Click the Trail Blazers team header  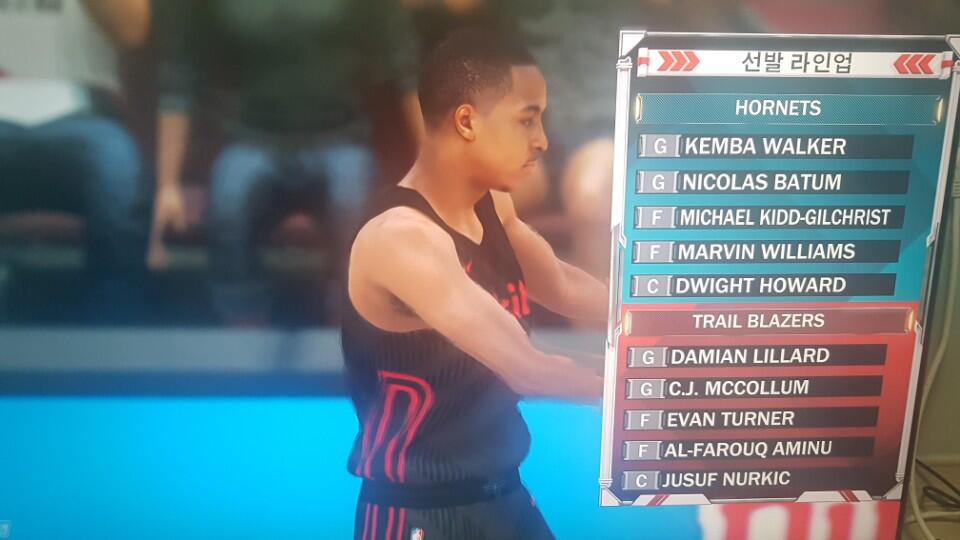[x=758, y=321]
